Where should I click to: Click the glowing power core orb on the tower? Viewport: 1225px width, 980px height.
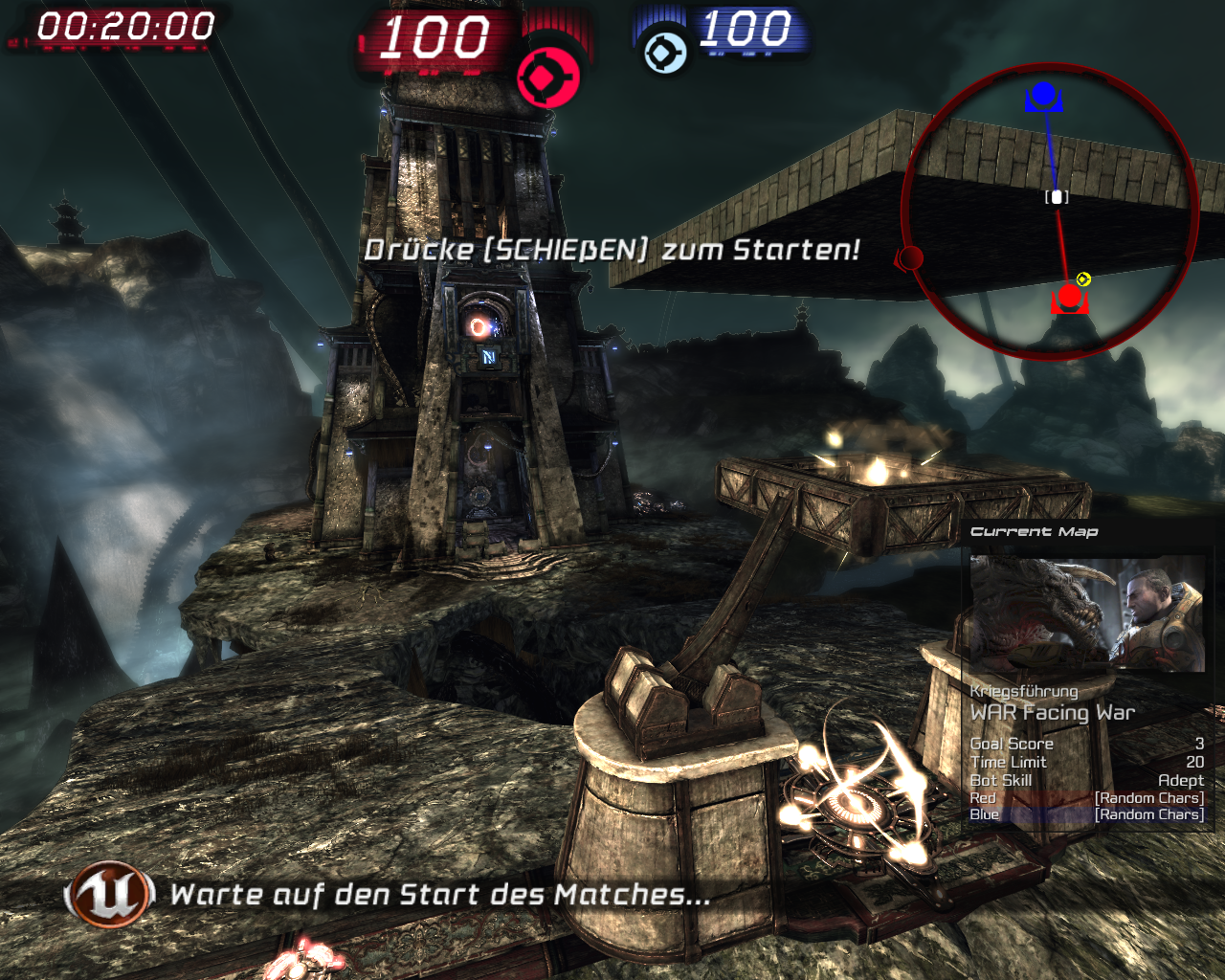[x=477, y=329]
